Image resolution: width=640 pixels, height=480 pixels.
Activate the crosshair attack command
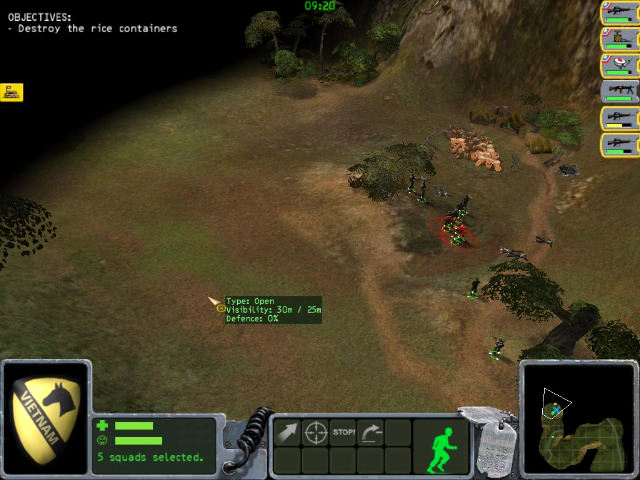click(x=316, y=433)
